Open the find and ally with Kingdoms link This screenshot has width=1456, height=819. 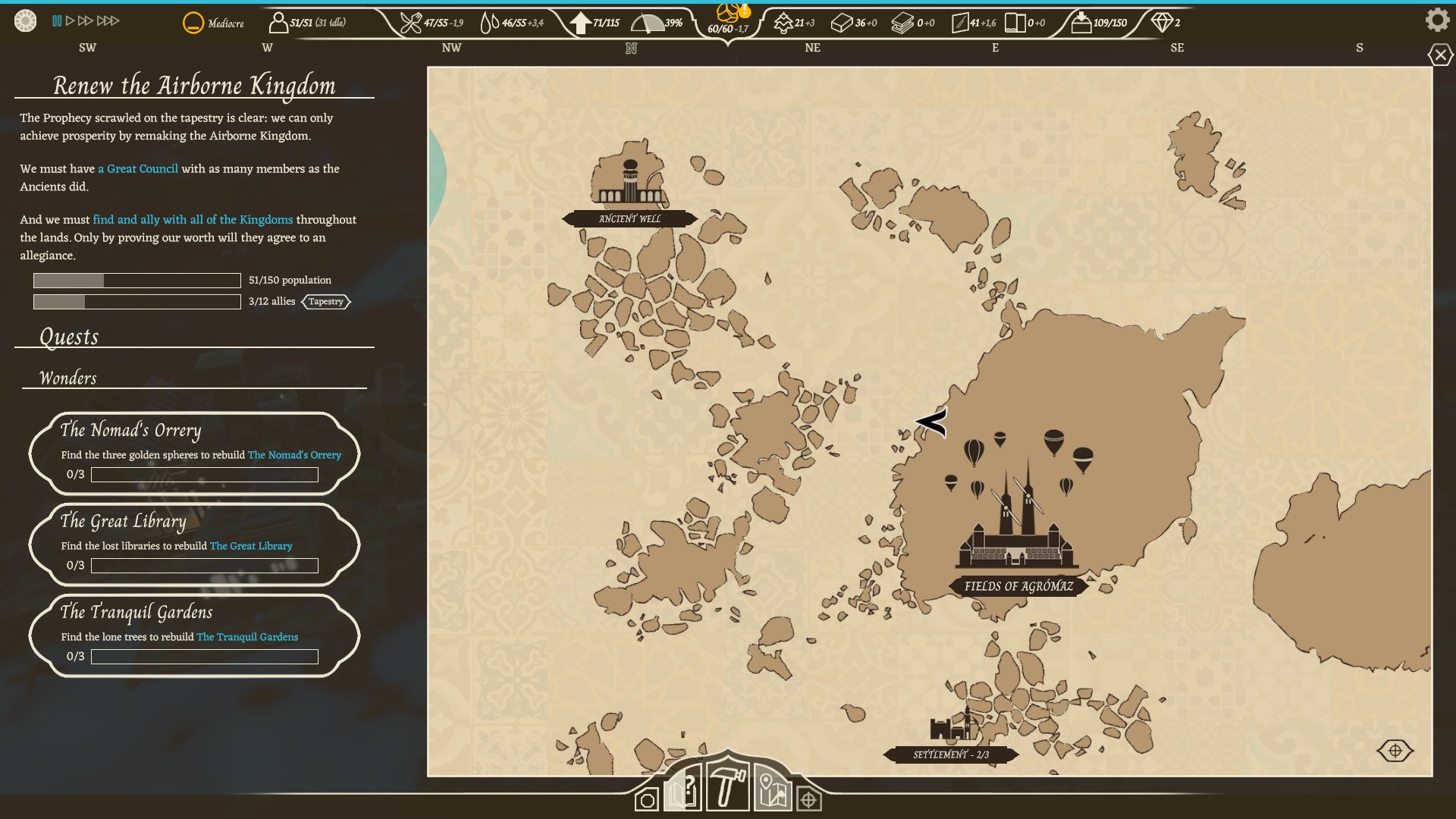coord(193,220)
